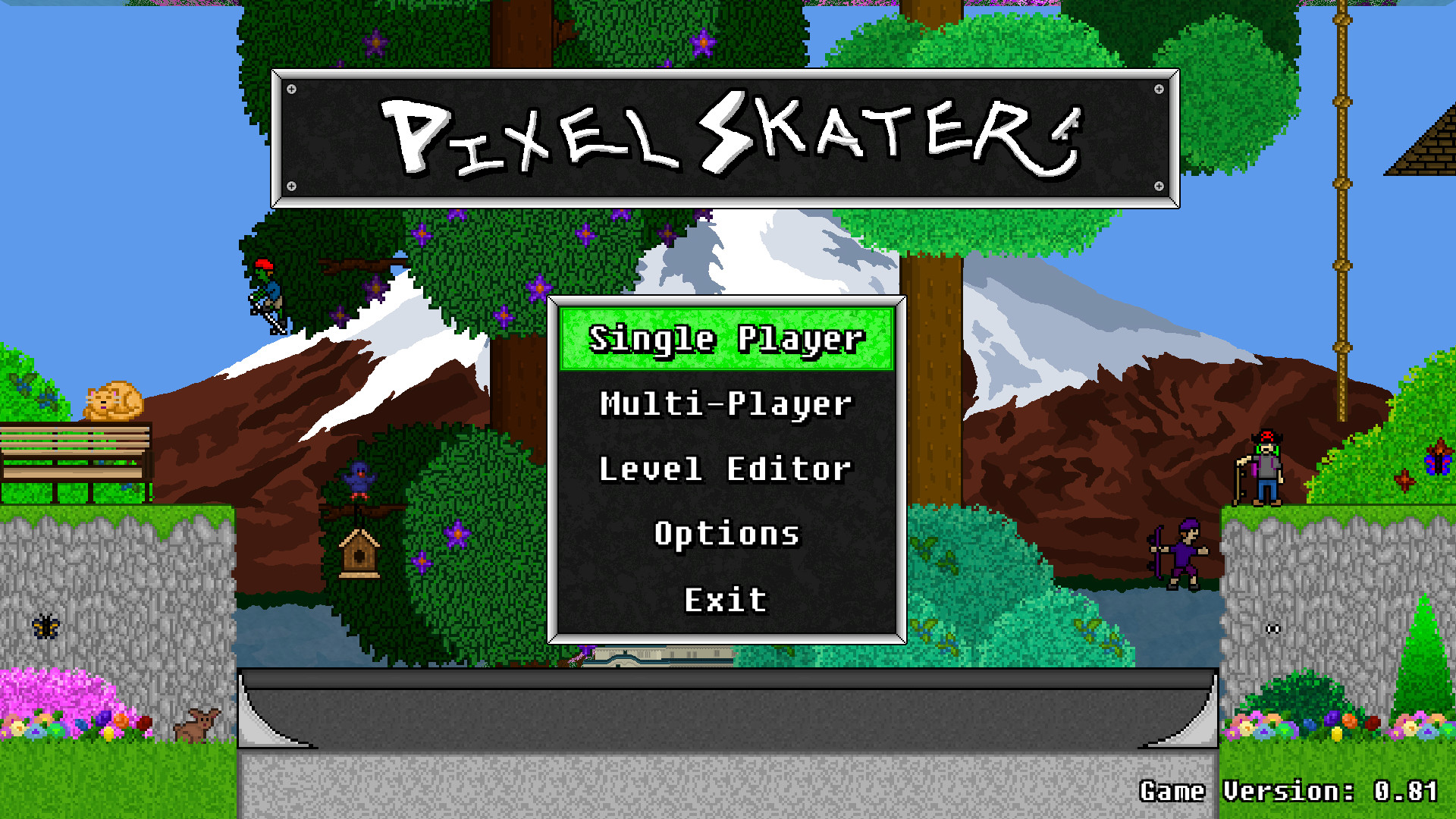Select Multi-Player mode

point(725,404)
